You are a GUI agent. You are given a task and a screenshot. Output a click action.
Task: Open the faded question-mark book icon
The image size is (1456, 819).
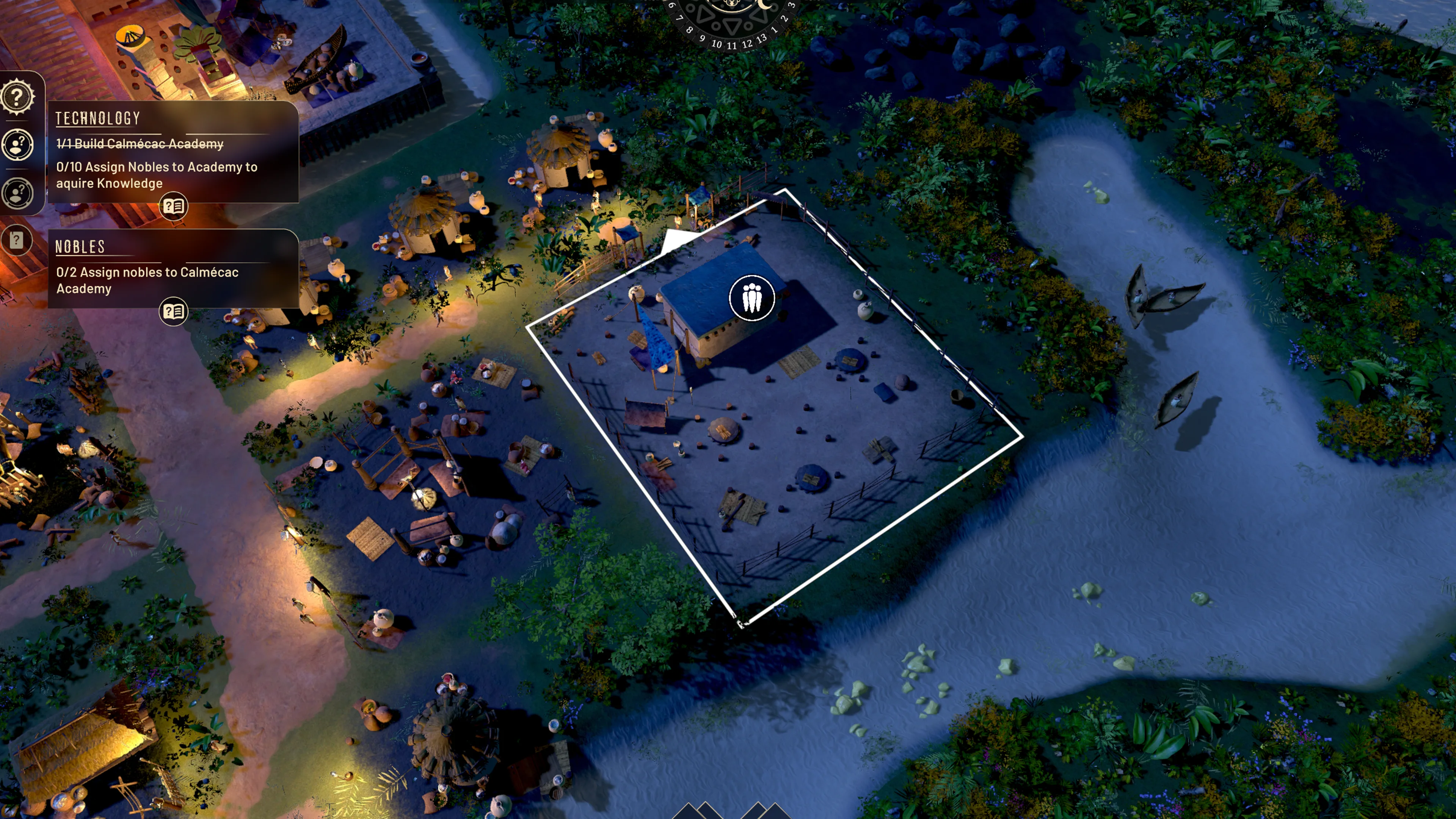(x=17, y=240)
